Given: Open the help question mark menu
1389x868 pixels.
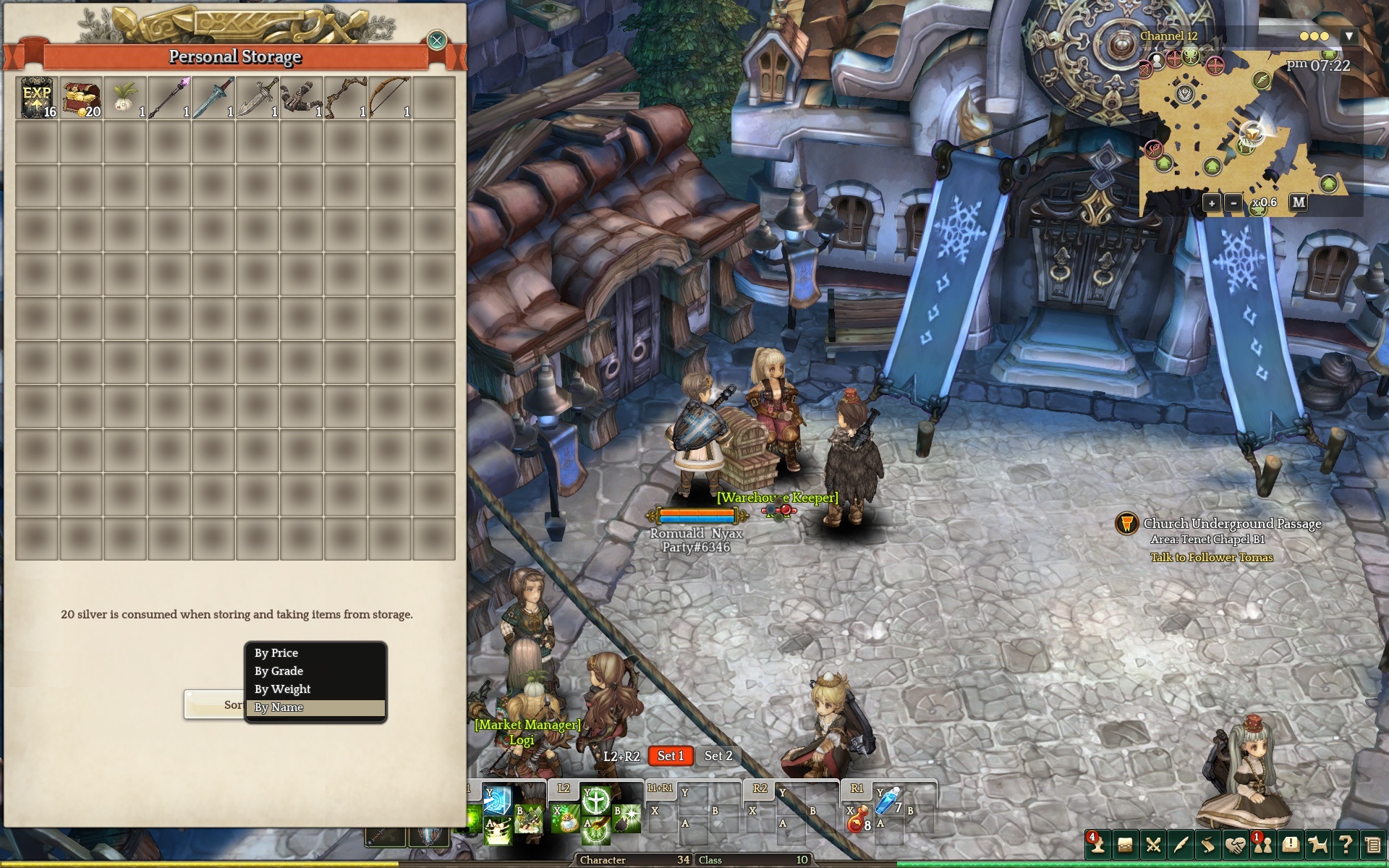Looking at the screenshot, I should (1346, 844).
